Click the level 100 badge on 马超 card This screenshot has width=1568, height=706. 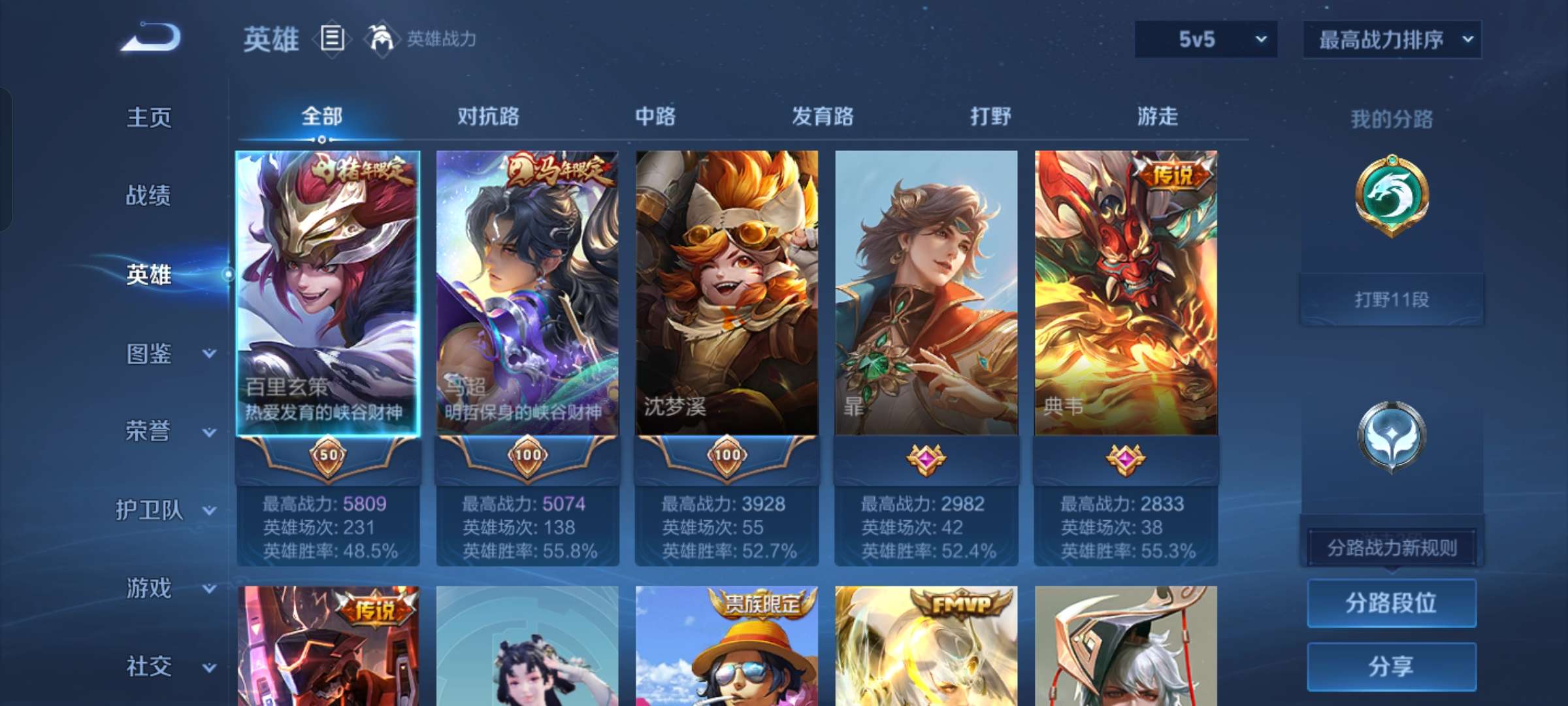point(528,456)
